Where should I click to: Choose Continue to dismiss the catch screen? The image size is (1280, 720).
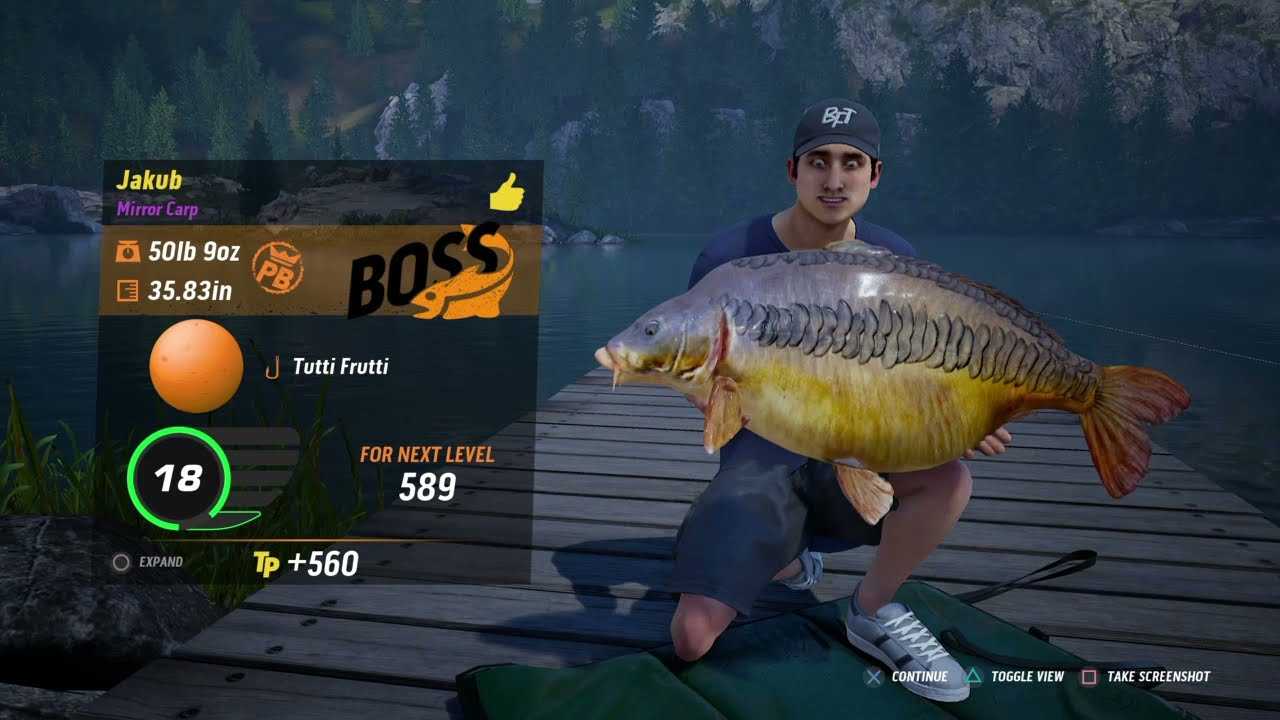pyautogui.click(x=907, y=677)
